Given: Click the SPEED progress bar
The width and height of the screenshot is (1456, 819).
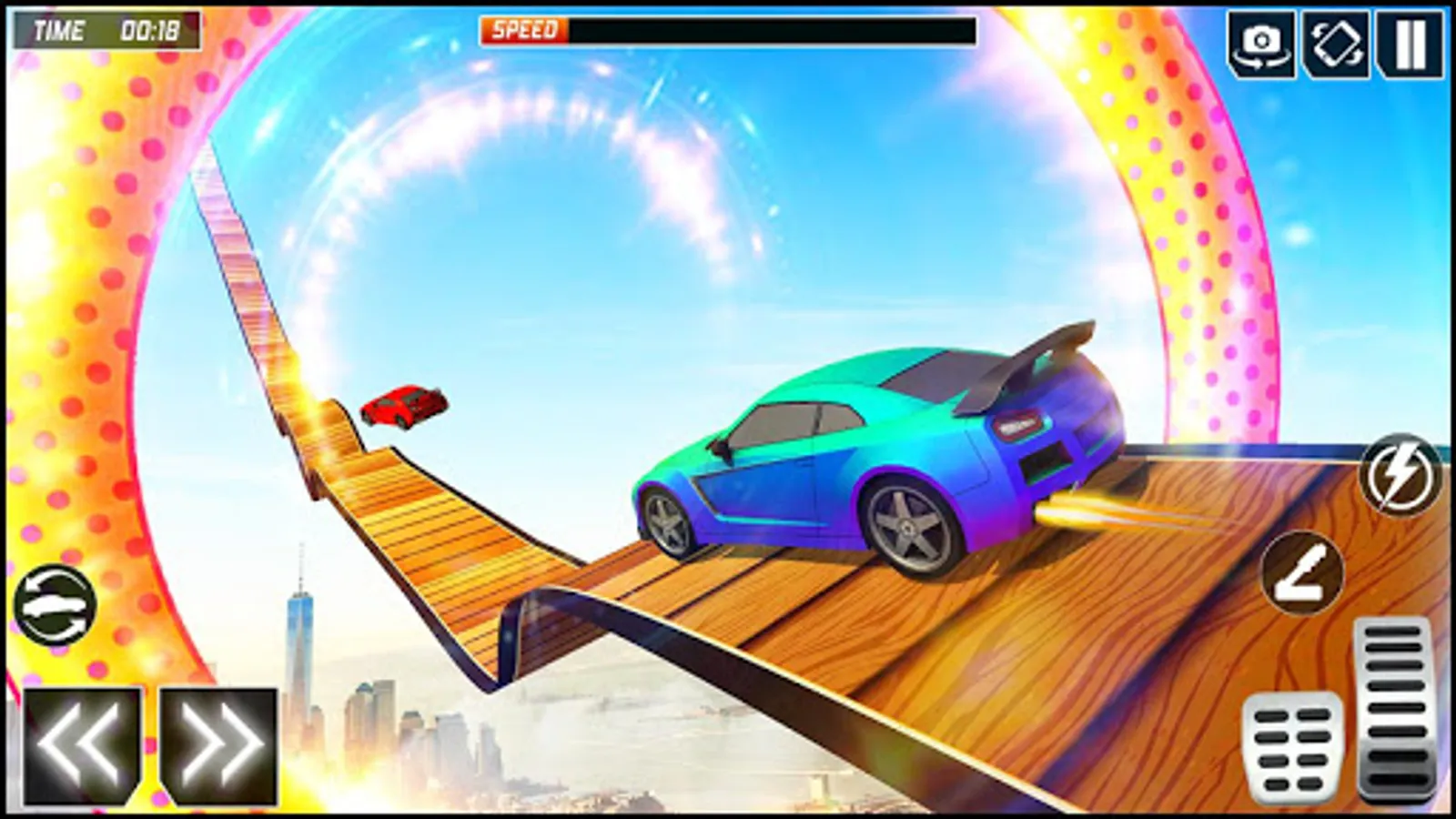Looking at the screenshot, I should [728, 30].
